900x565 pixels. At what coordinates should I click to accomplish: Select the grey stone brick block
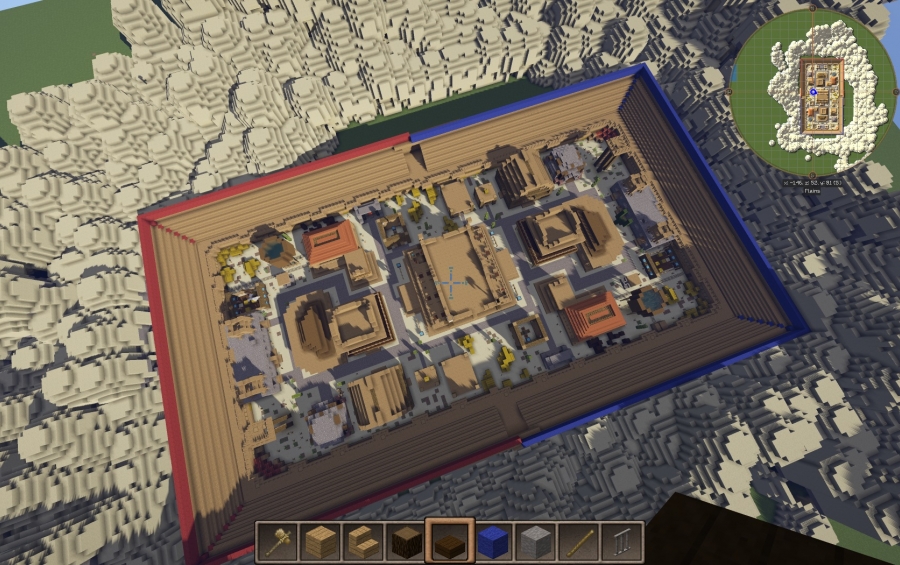535,542
